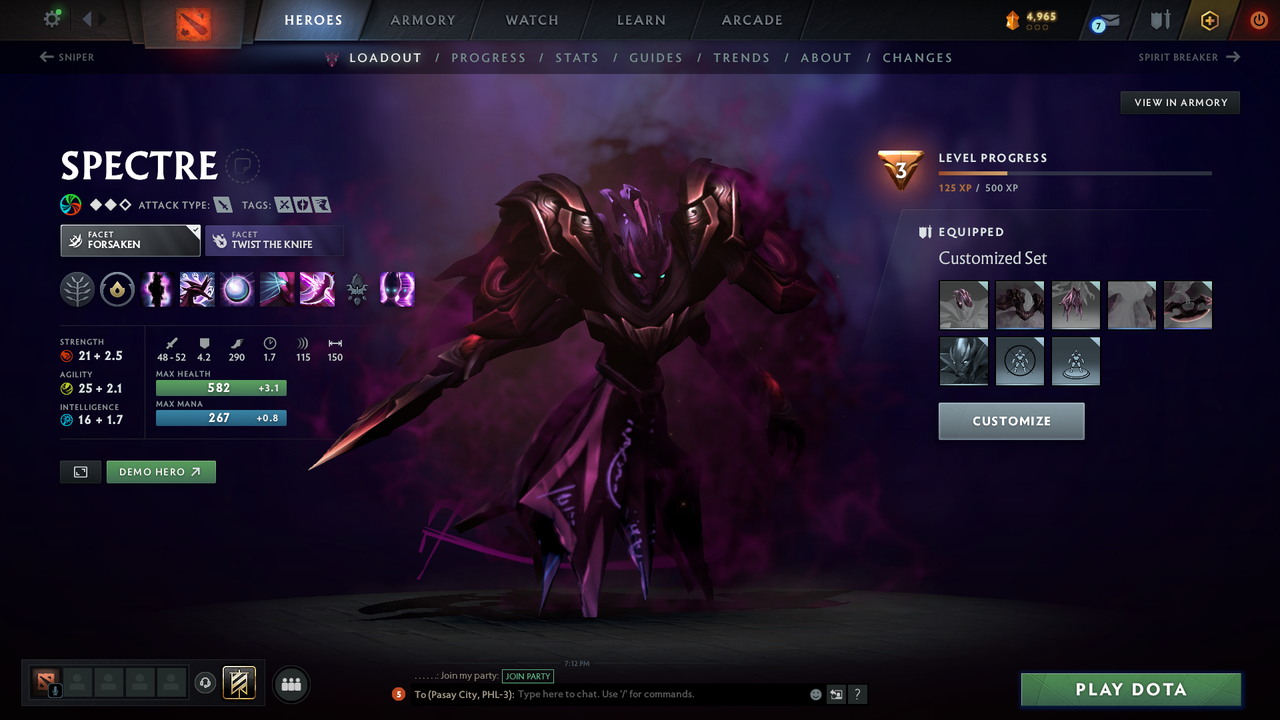Viewport: 1280px width, 720px height.
Task: Open the WATCH menu item
Action: pyautogui.click(x=531, y=20)
